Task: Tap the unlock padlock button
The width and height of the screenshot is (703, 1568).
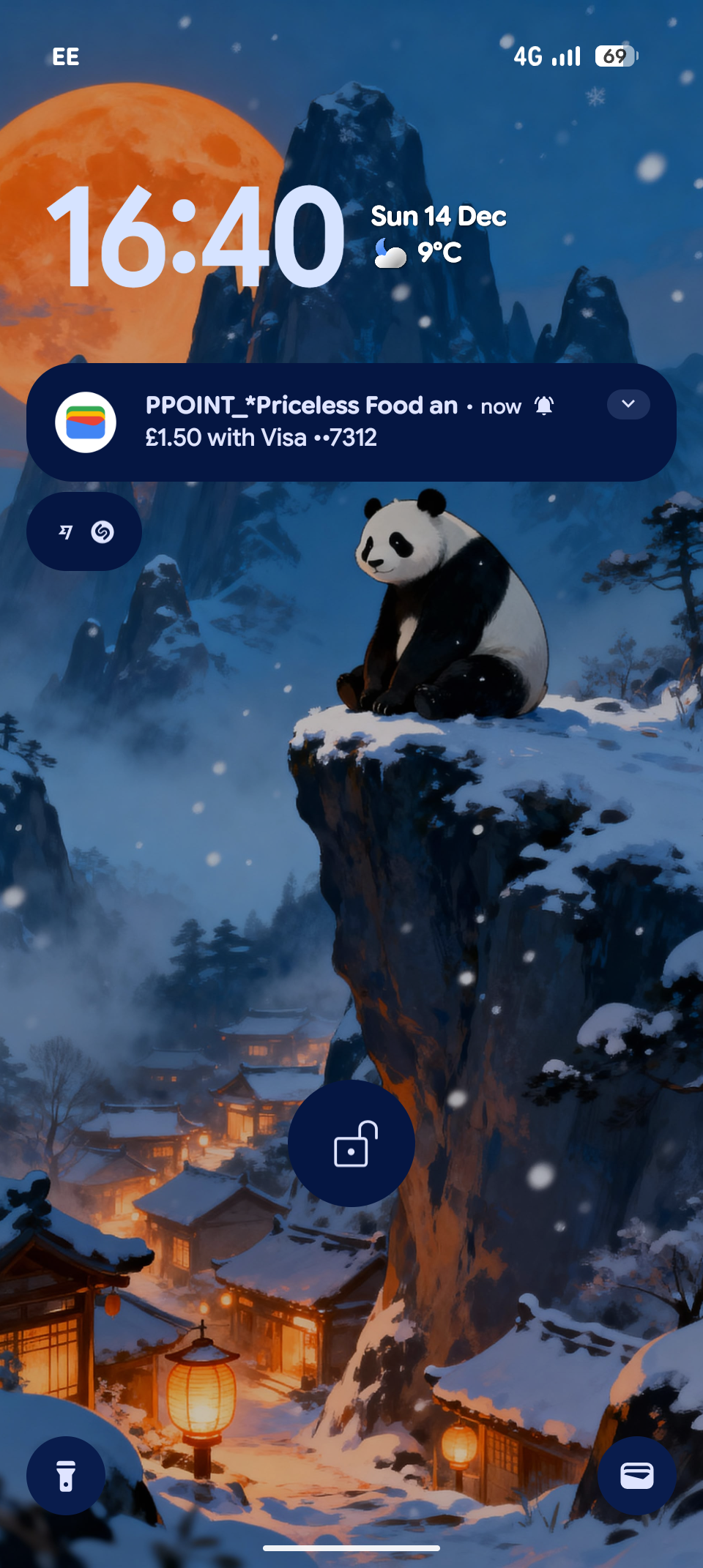Action: 351,1143
